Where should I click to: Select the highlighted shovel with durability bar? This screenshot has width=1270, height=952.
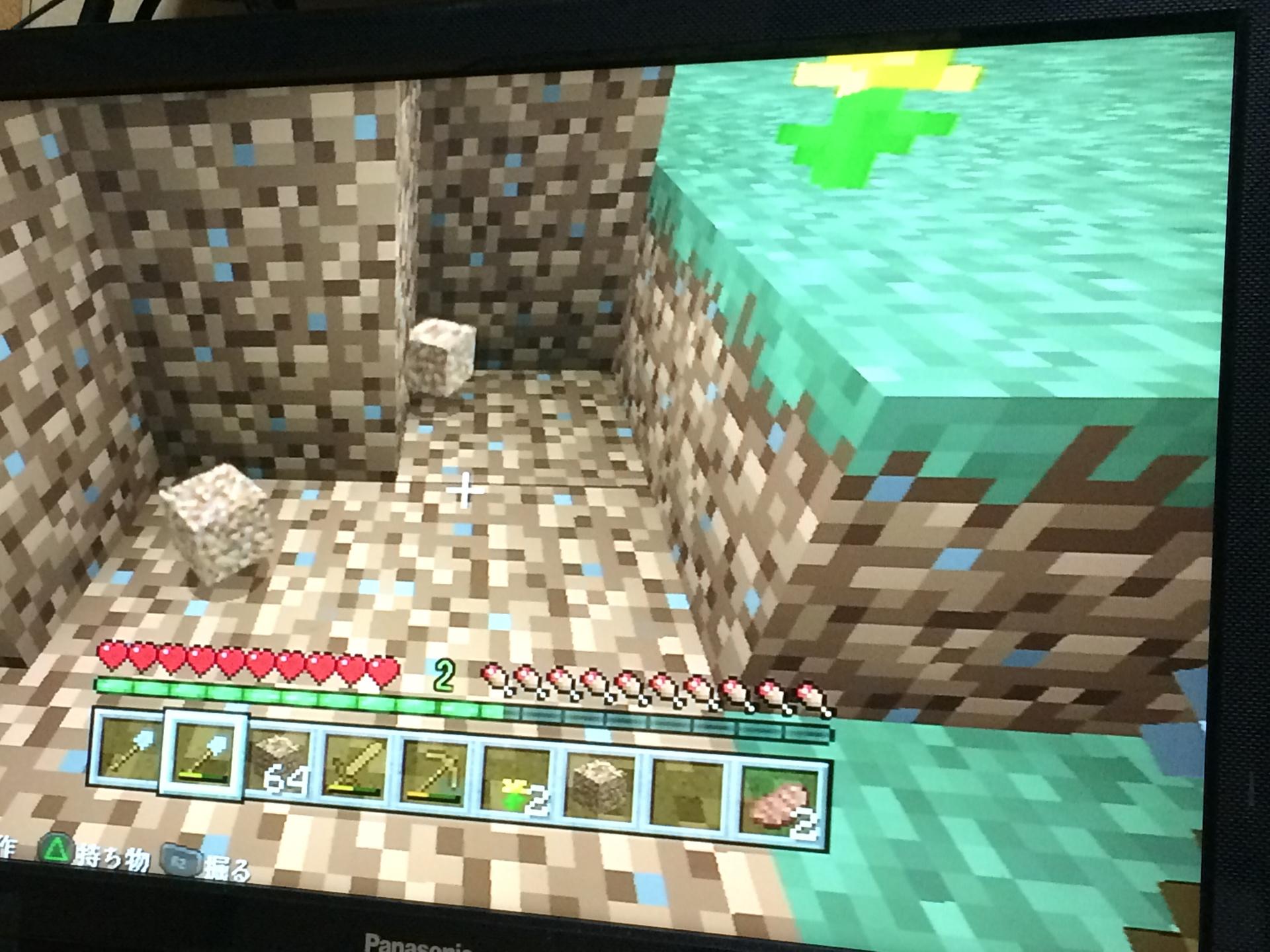[204, 755]
